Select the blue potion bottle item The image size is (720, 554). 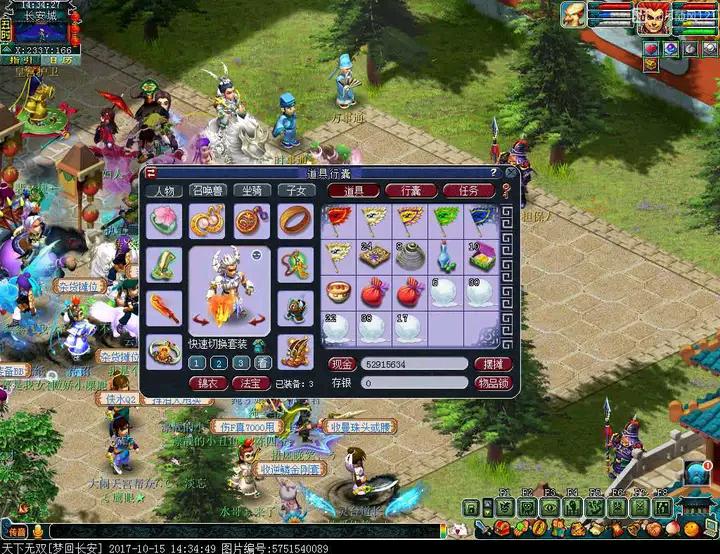click(x=445, y=257)
